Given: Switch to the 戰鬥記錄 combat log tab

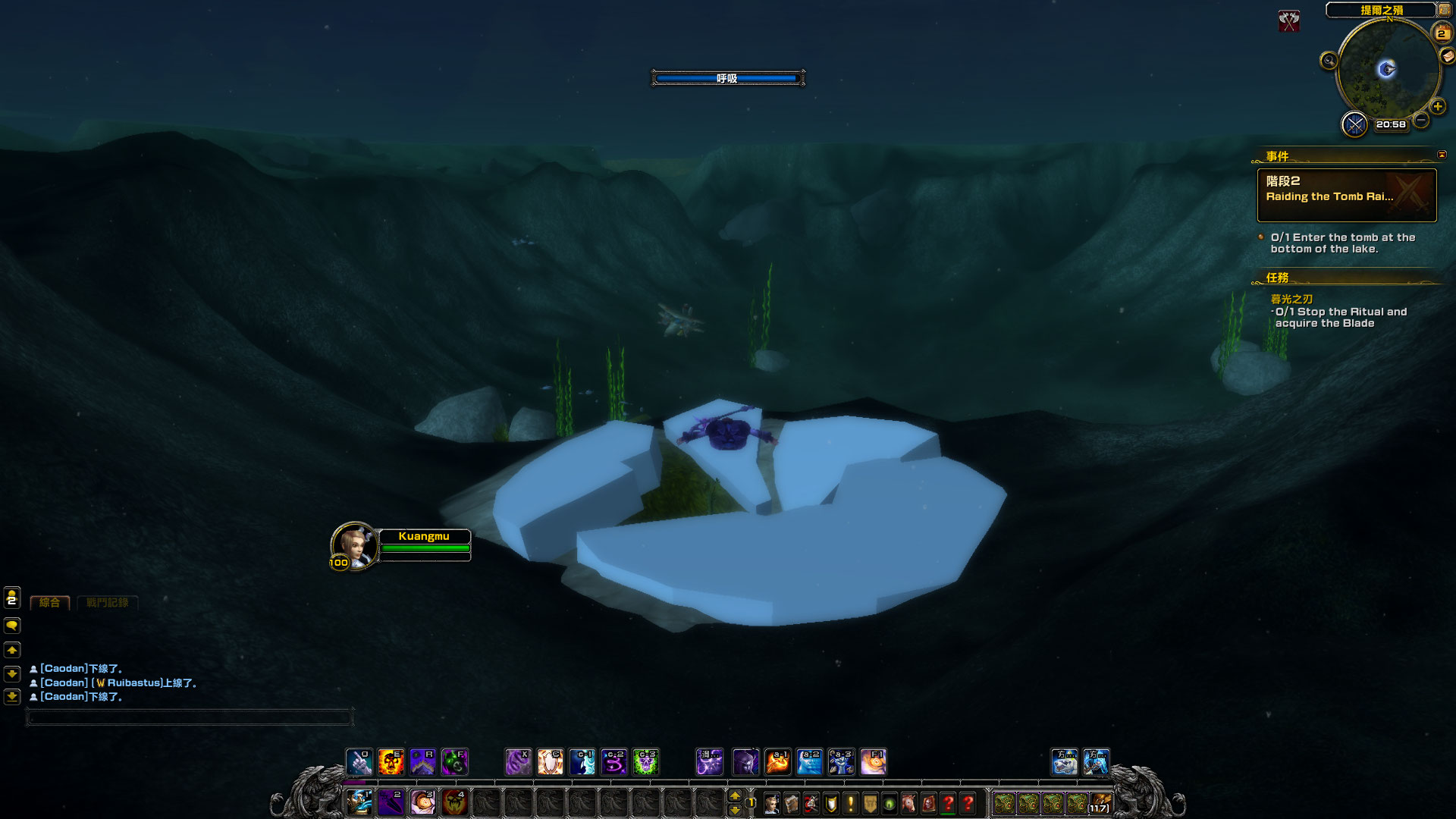Looking at the screenshot, I should click(107, 602).
